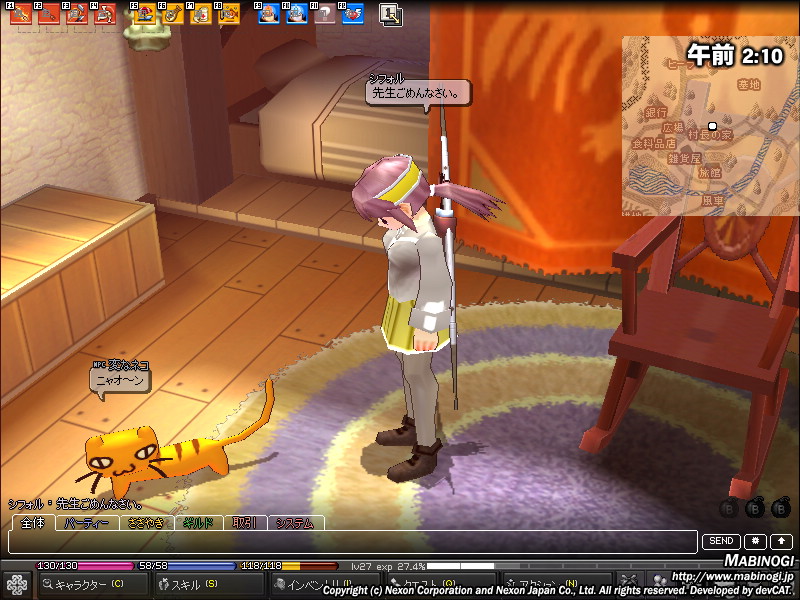The height and width of the screenshot is (600, 800).
Task: Switch to the 取引 trade chat tab
Action: pyautogui.click(x=245, y=523)
